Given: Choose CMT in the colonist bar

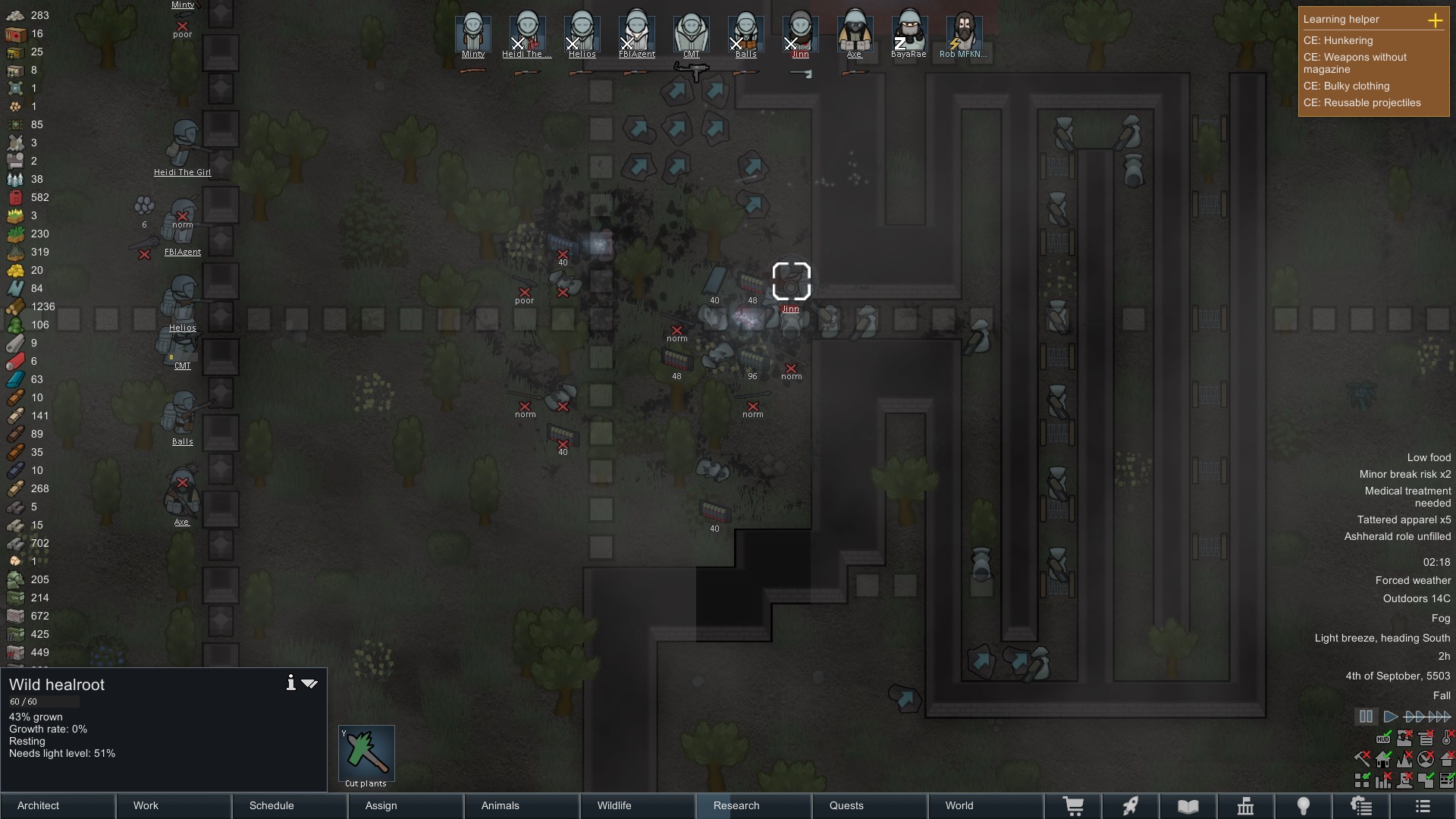Looking at the screenshot, I should pos(691,33).
